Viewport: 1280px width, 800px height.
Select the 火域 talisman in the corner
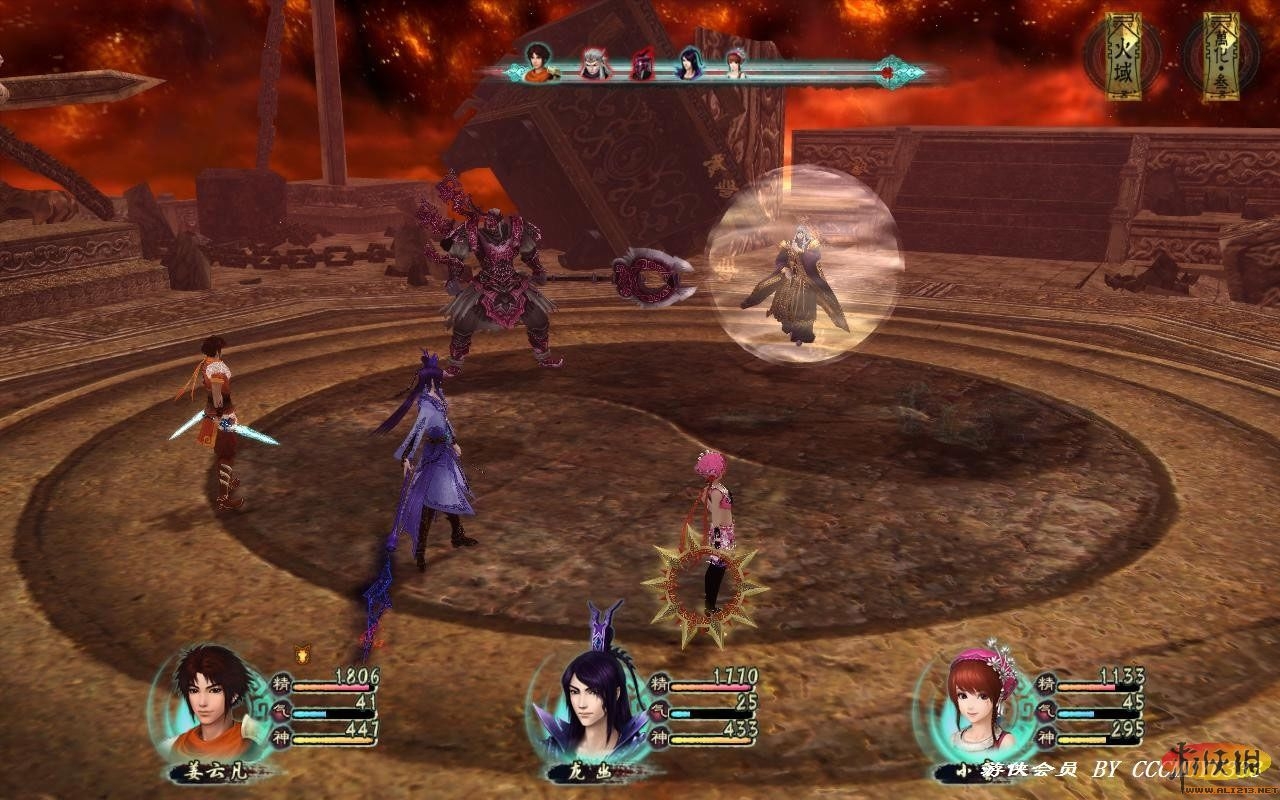tap(1129, 56)
